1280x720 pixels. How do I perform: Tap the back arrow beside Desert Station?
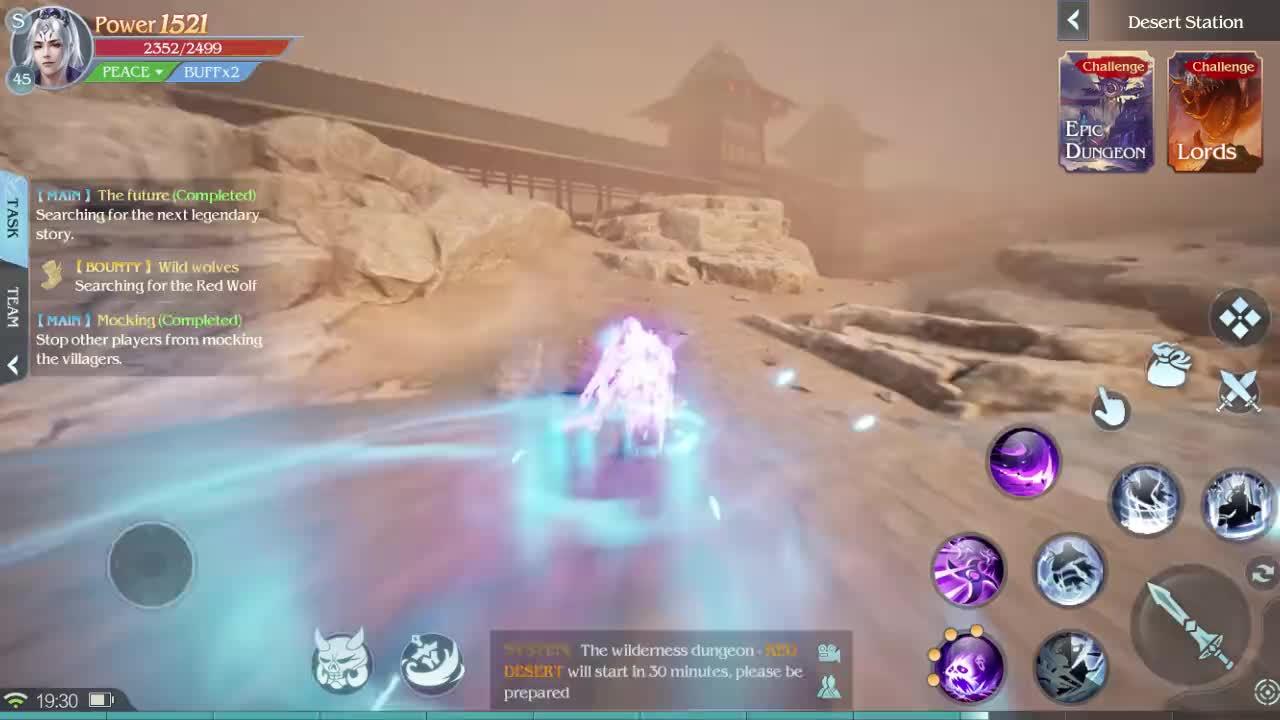pos(1072,20)
